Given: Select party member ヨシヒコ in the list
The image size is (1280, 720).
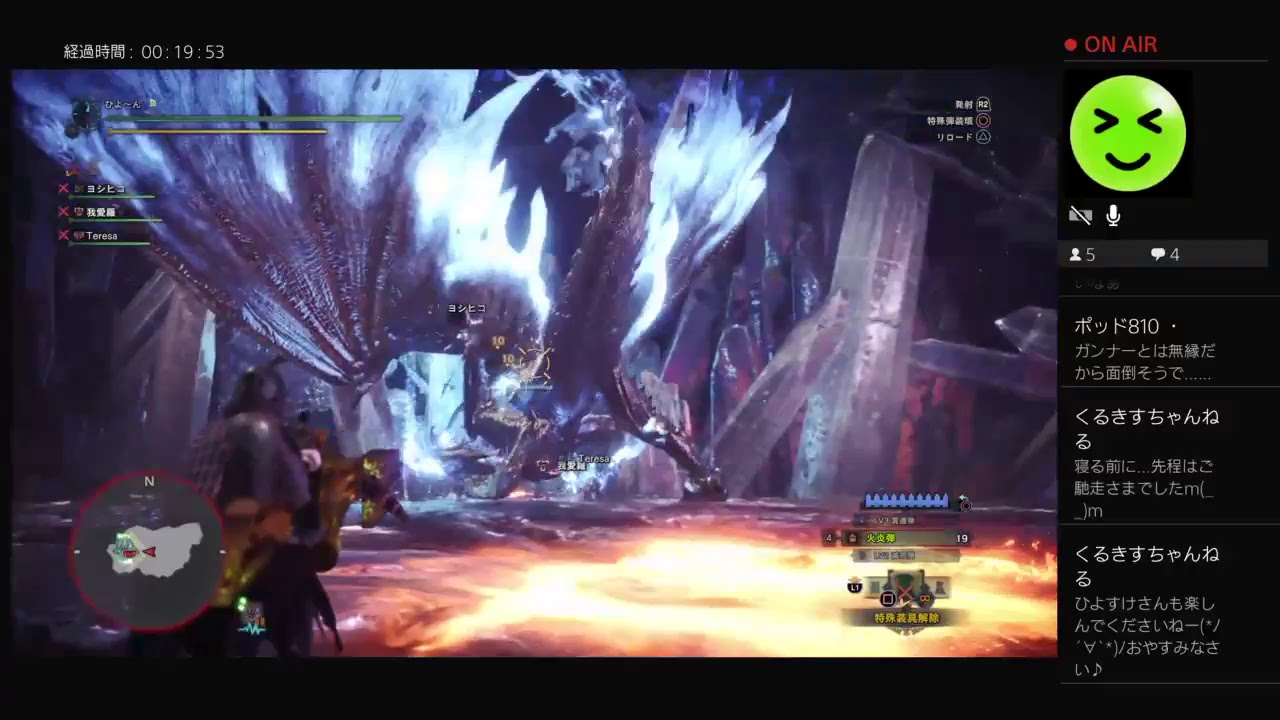Looking at the screenshot, I should click(x=105, y=188).
